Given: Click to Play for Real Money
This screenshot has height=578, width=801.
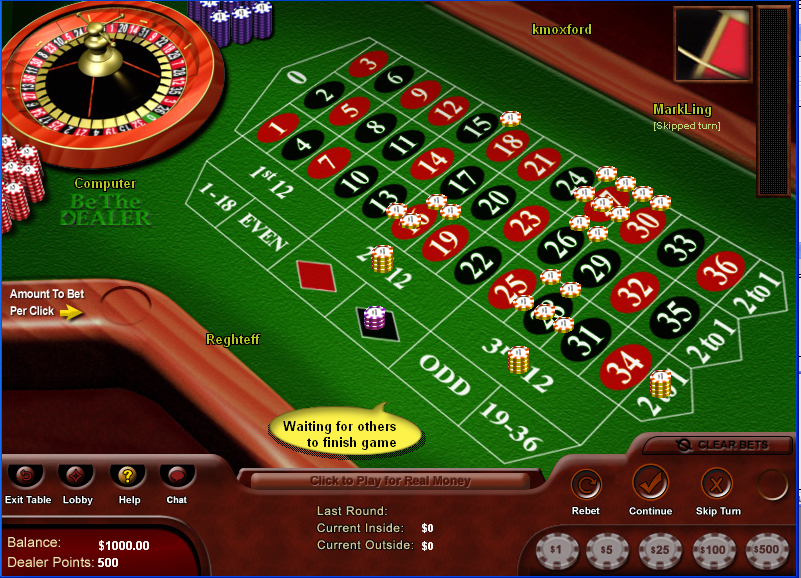Looking at the screenshot, I should pos(390,481).
